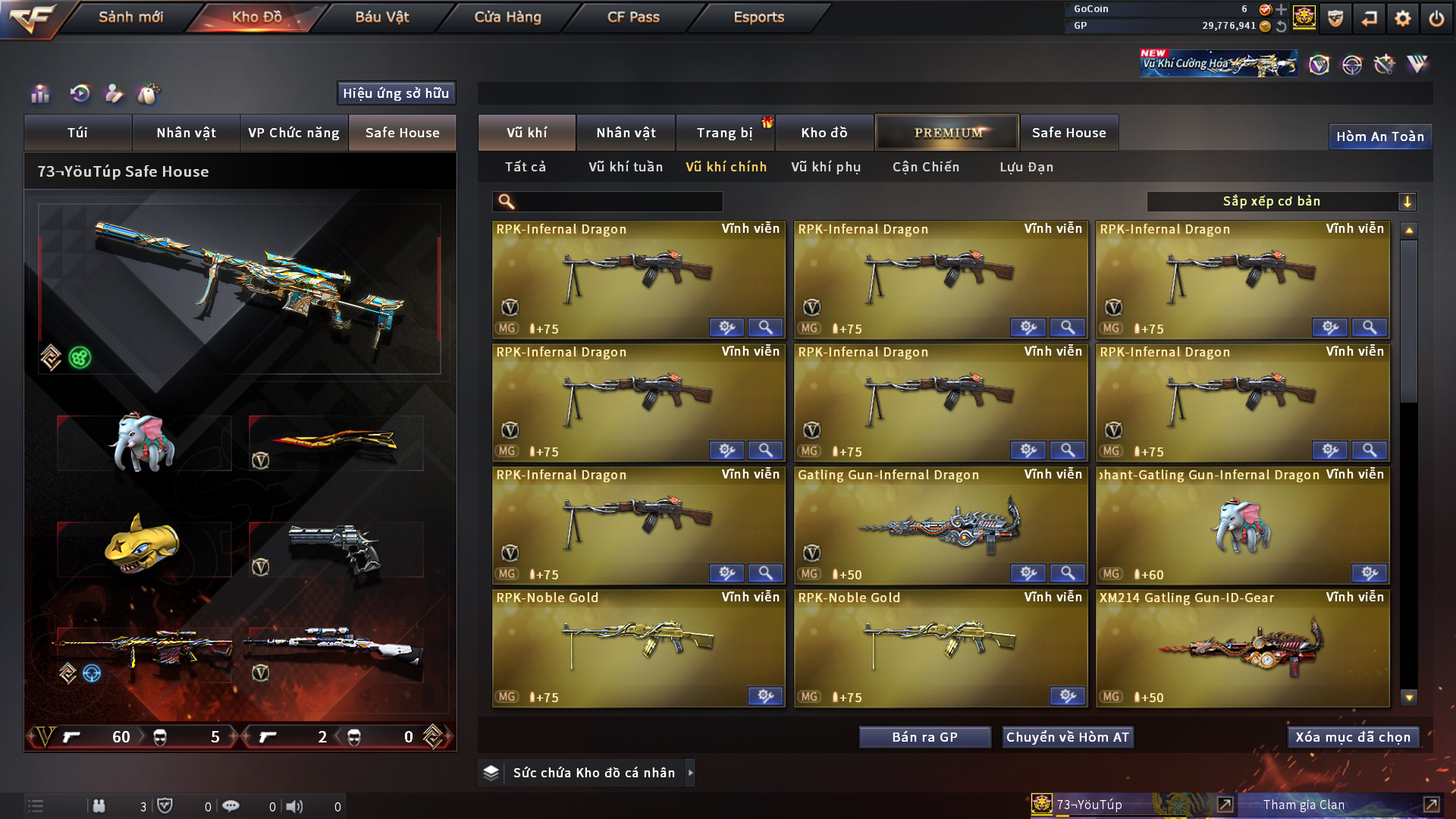
Task: Click Chuyển về Hòm AT button
Action: coord(1067,737)
